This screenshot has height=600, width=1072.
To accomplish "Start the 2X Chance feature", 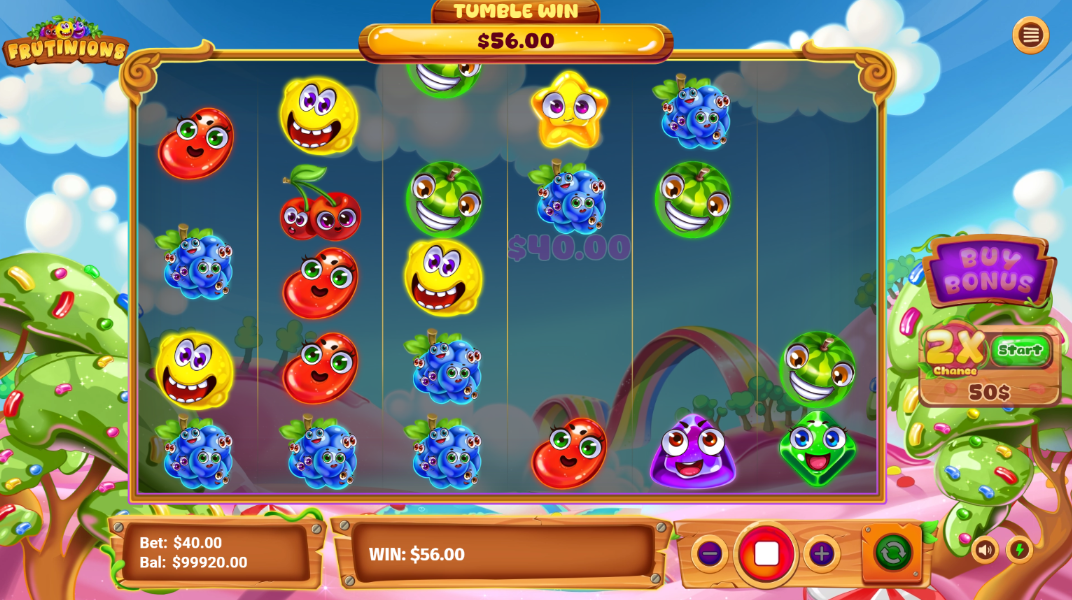I will (x=1020, y=350).
